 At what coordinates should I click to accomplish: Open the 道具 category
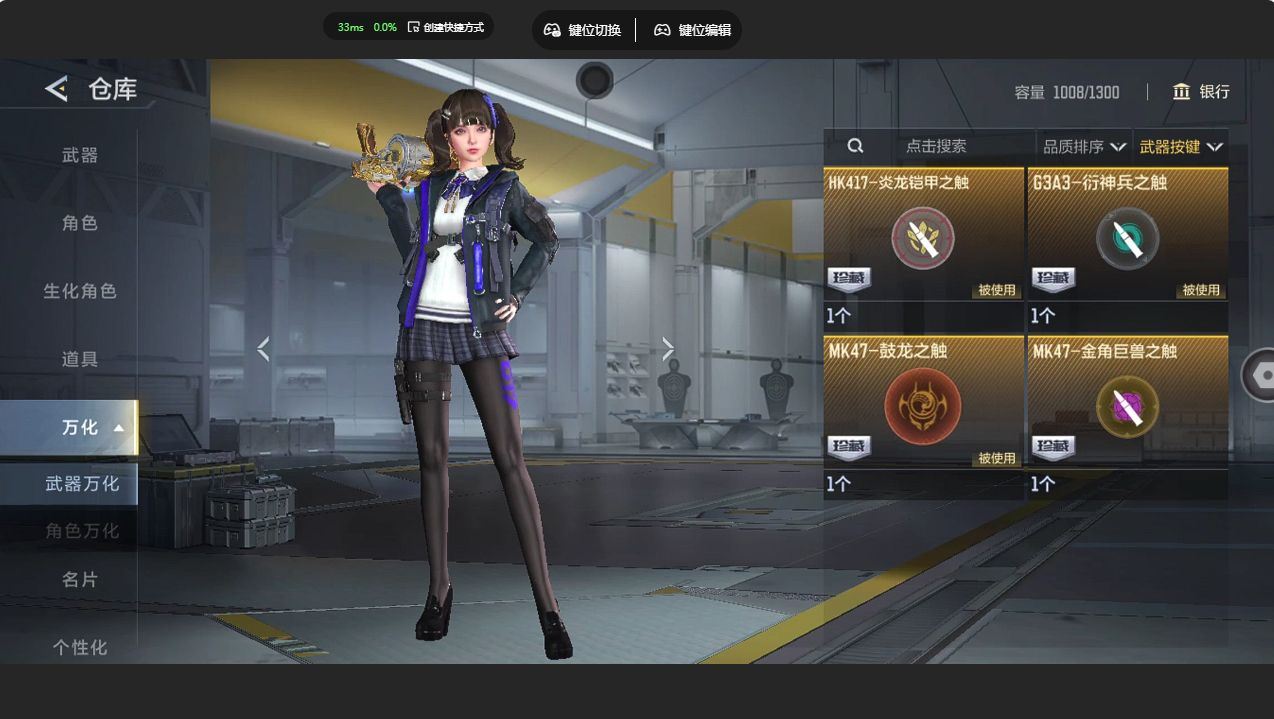80,359
